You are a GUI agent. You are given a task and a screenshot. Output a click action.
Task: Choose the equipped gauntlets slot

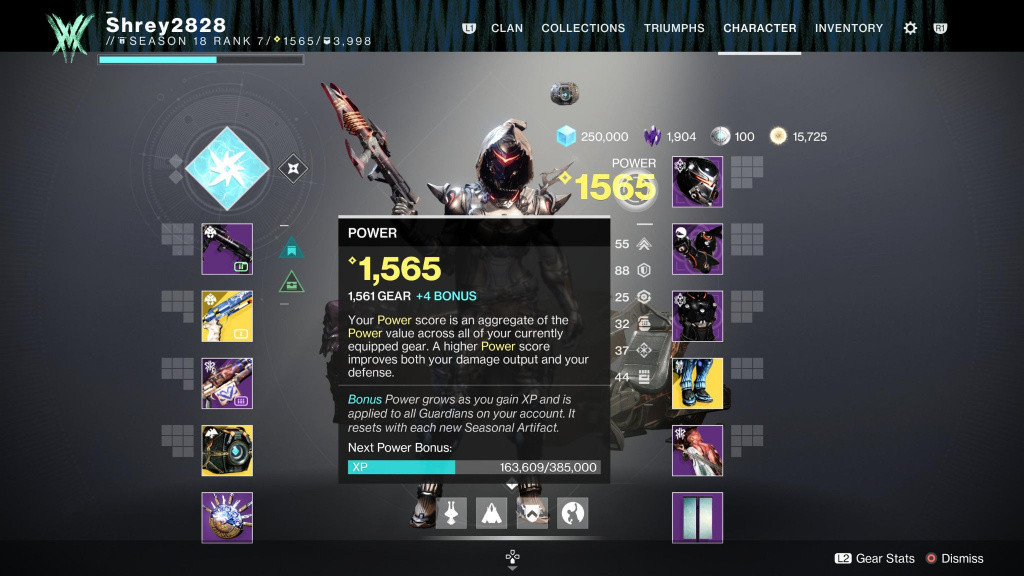click(697, 249)
